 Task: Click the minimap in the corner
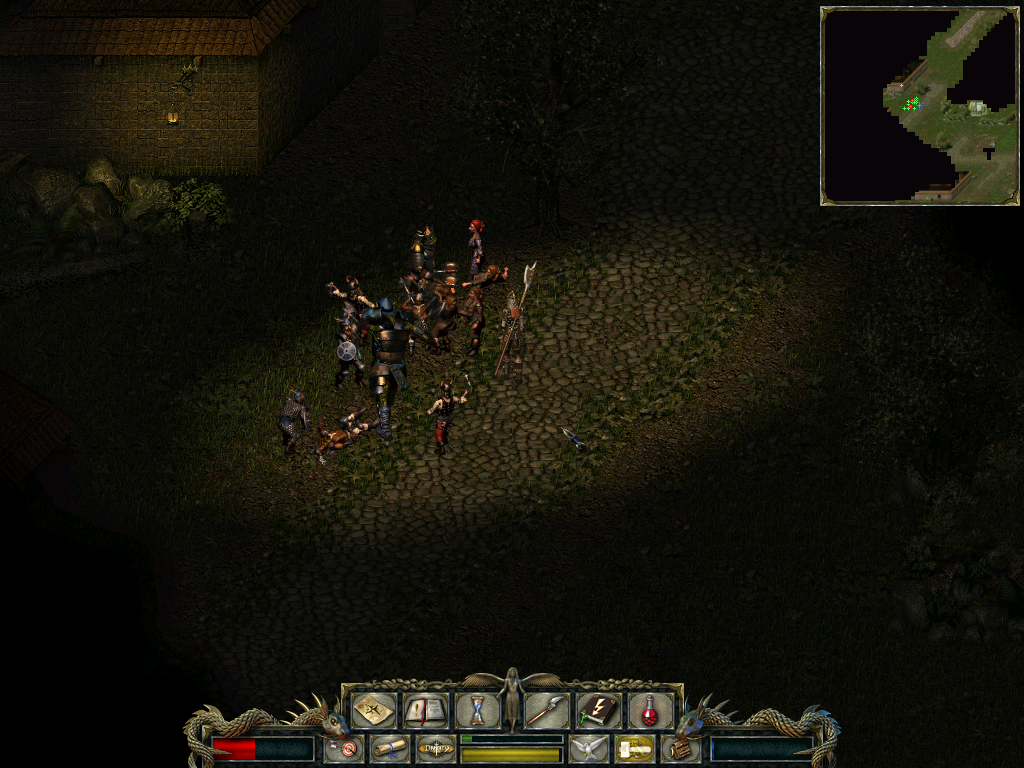point(919,105)
